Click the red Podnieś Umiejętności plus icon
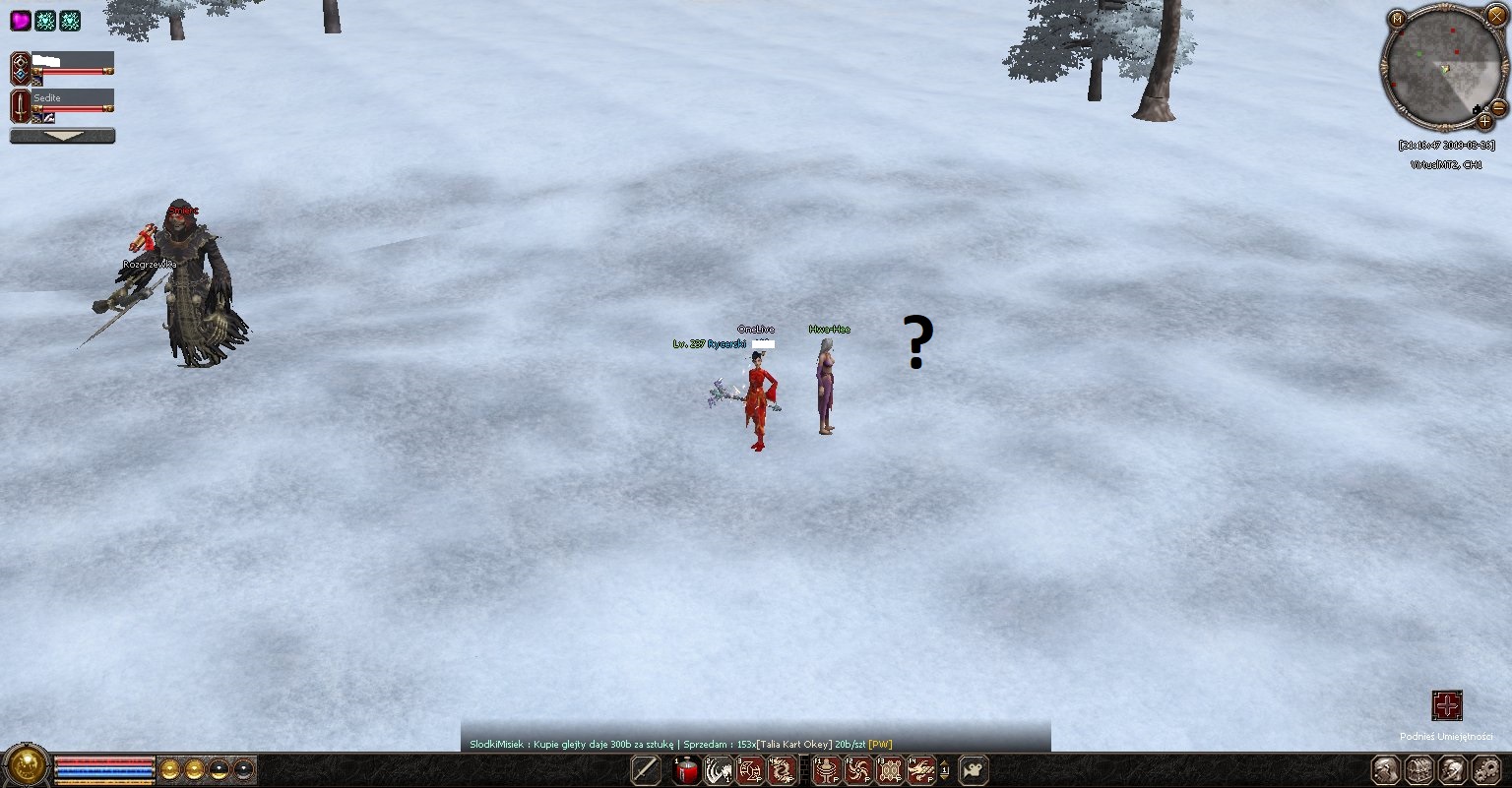This screenshot has height=788, width=1512. (x=1446, y=705)
